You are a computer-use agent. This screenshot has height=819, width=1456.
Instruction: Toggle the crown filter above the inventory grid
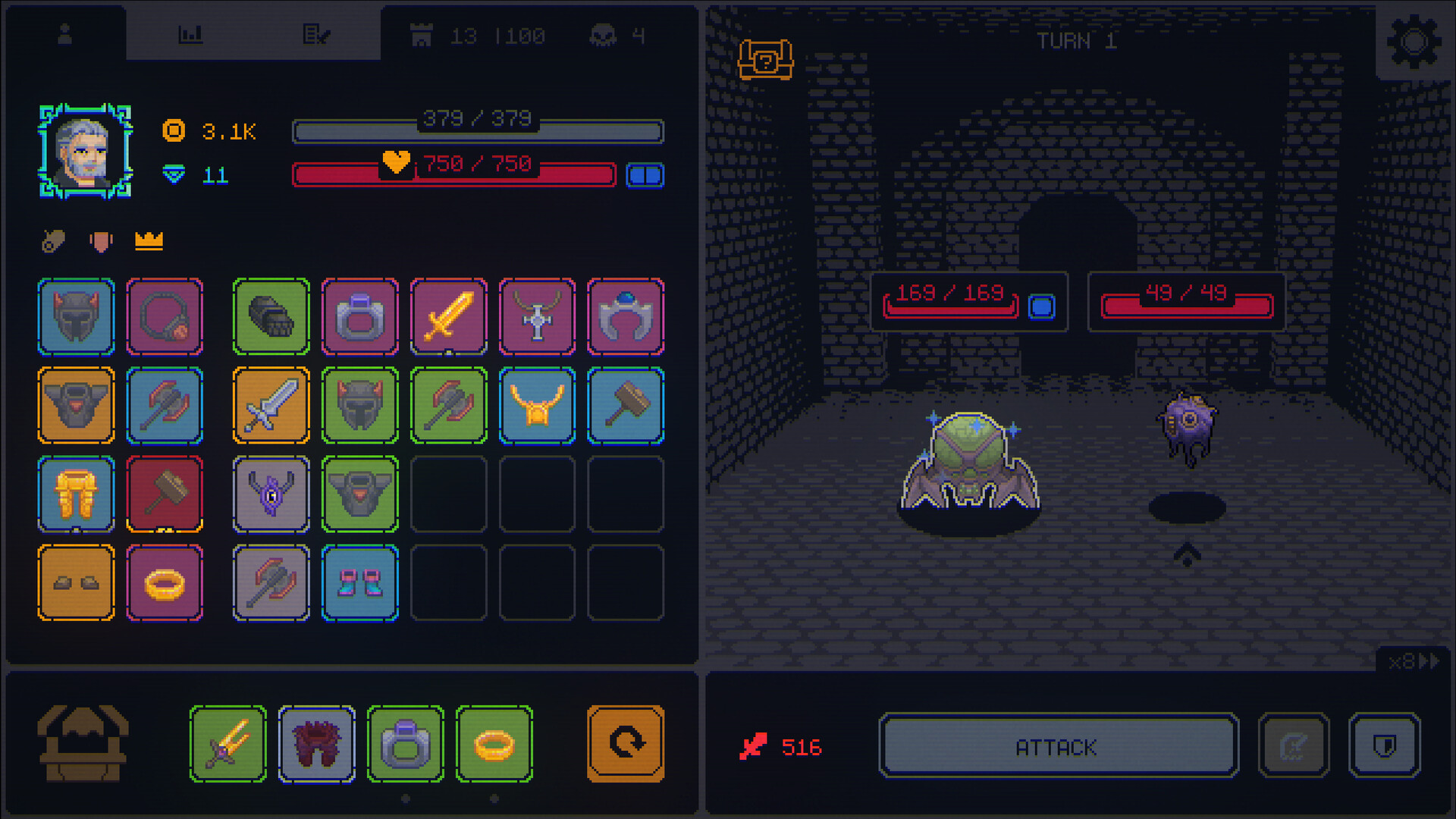pos(149,241)
